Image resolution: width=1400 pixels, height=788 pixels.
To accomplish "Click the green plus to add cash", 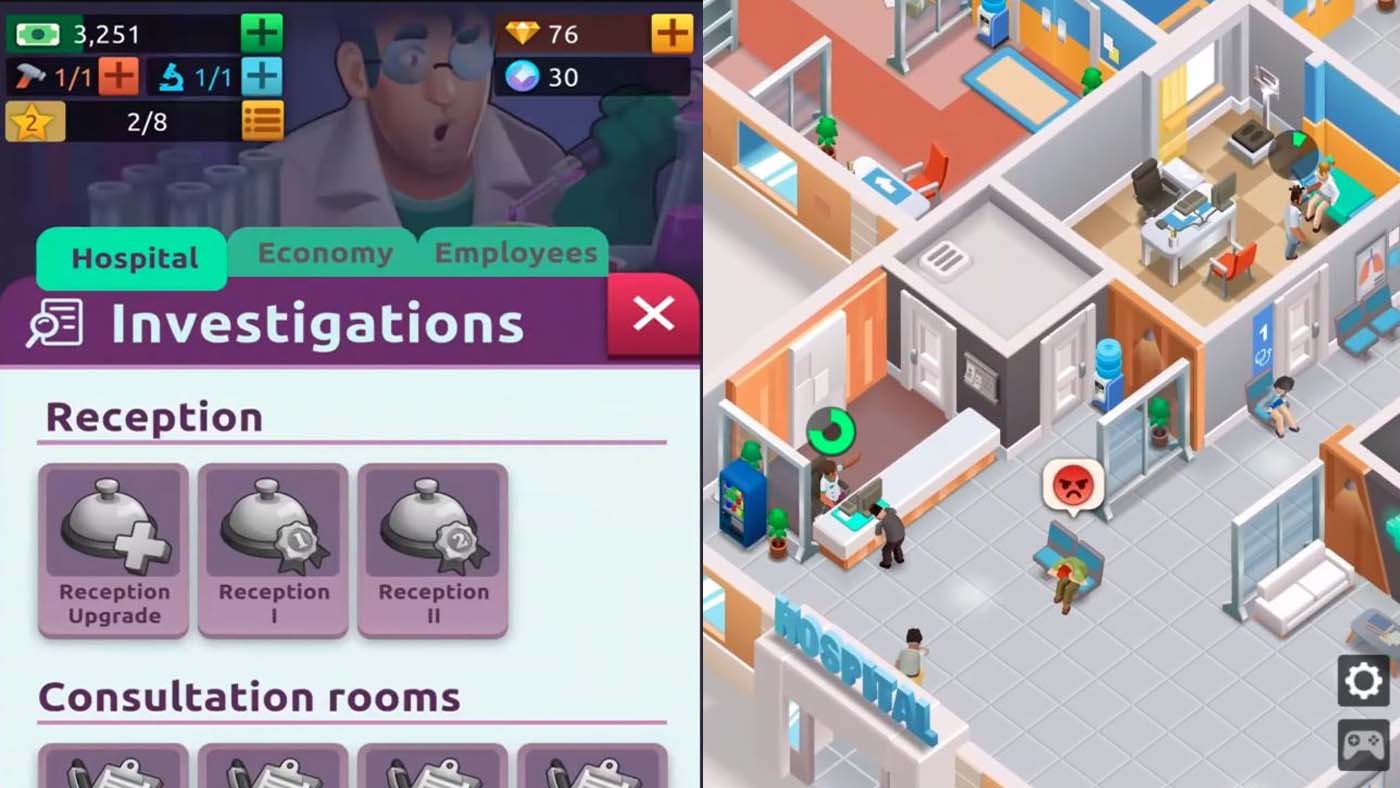I will click(260, 33).
